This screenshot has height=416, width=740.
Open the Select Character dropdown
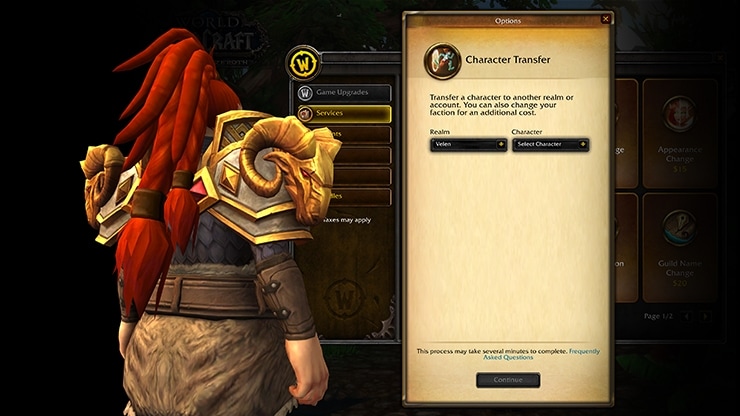(x=550, y=144)
